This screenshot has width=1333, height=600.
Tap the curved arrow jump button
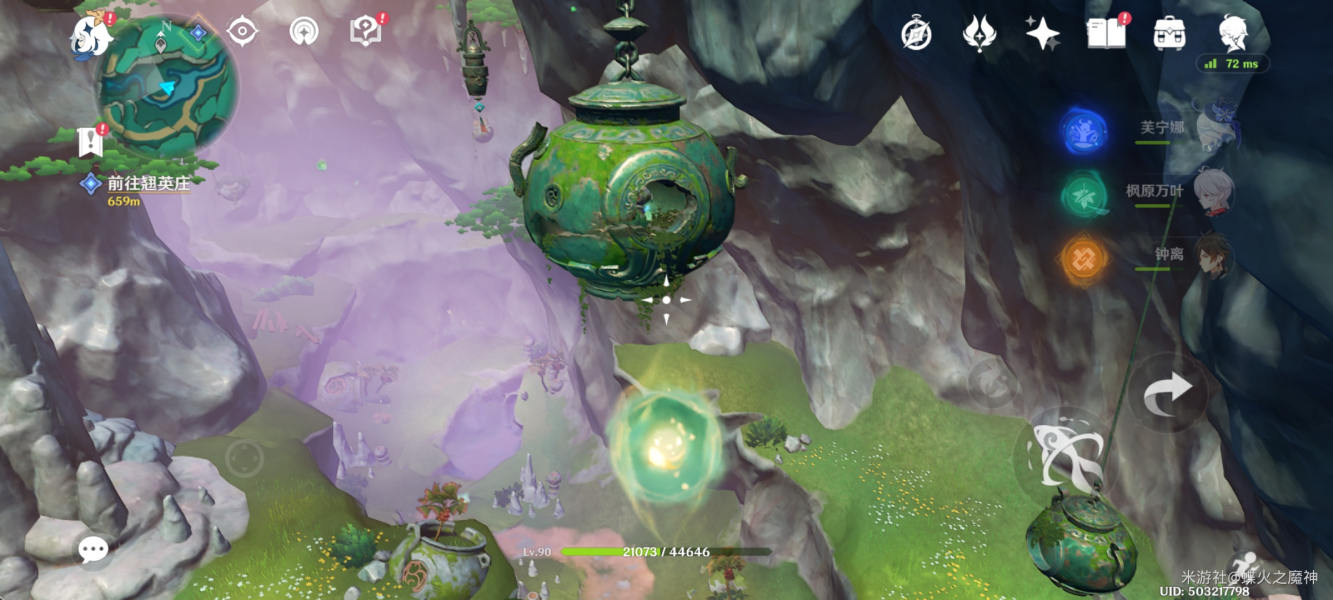tap(1168, 392)
